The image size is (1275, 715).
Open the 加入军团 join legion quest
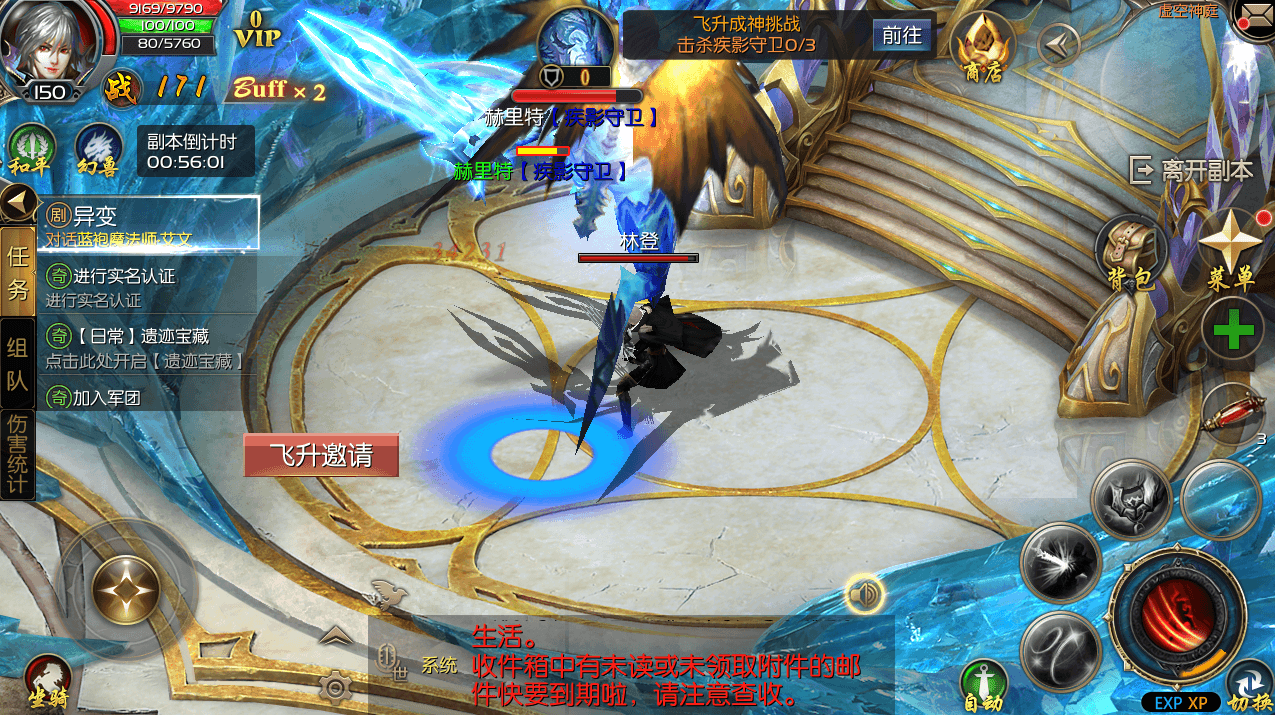pyautogui.click(x=148, y=397)
